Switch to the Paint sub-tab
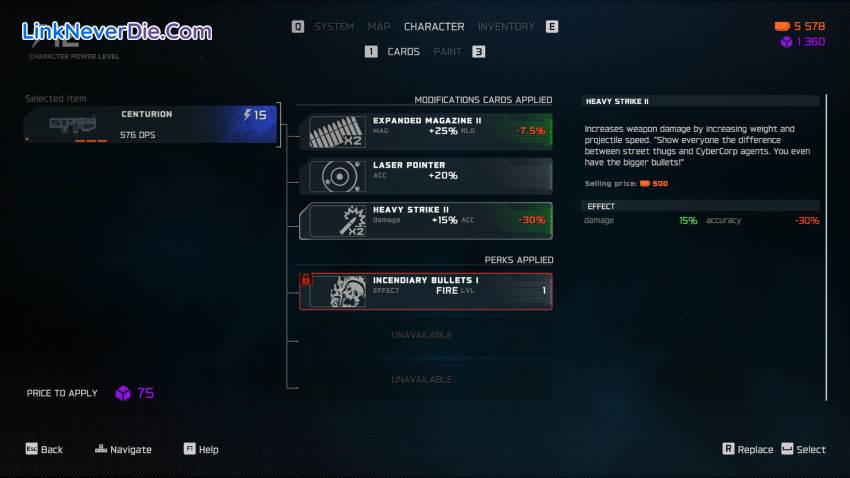This screenshot has height=478, width=850. coord(448,52)
